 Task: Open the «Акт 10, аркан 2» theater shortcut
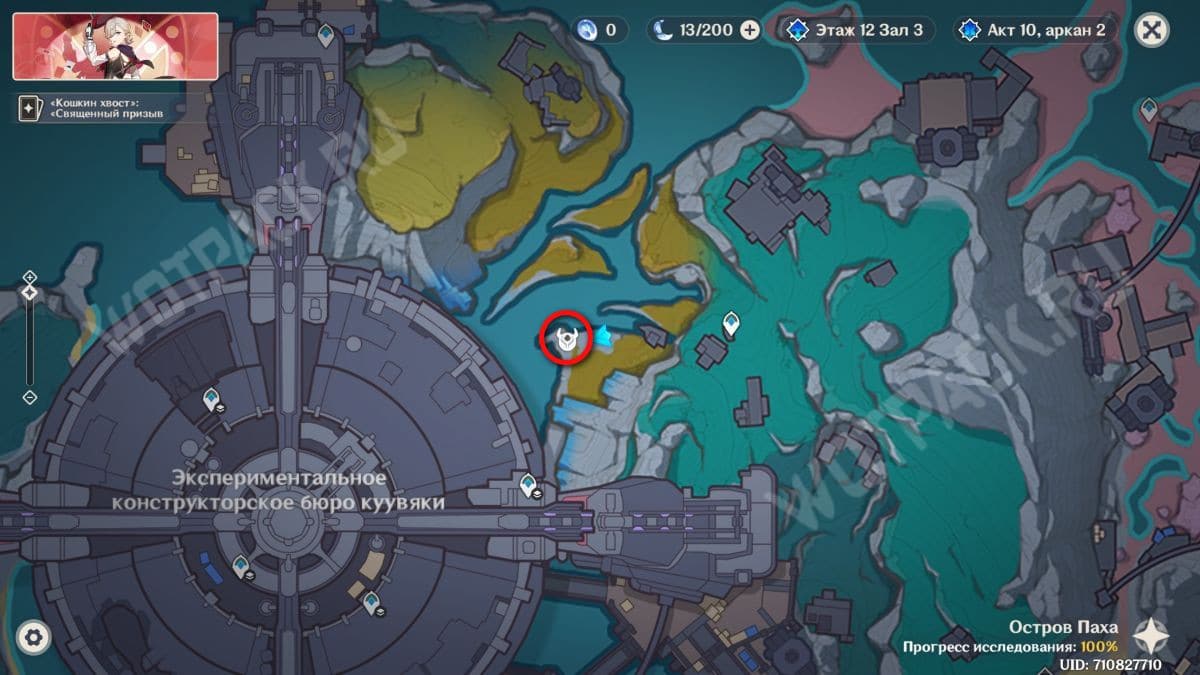(x=1034, y=30)
